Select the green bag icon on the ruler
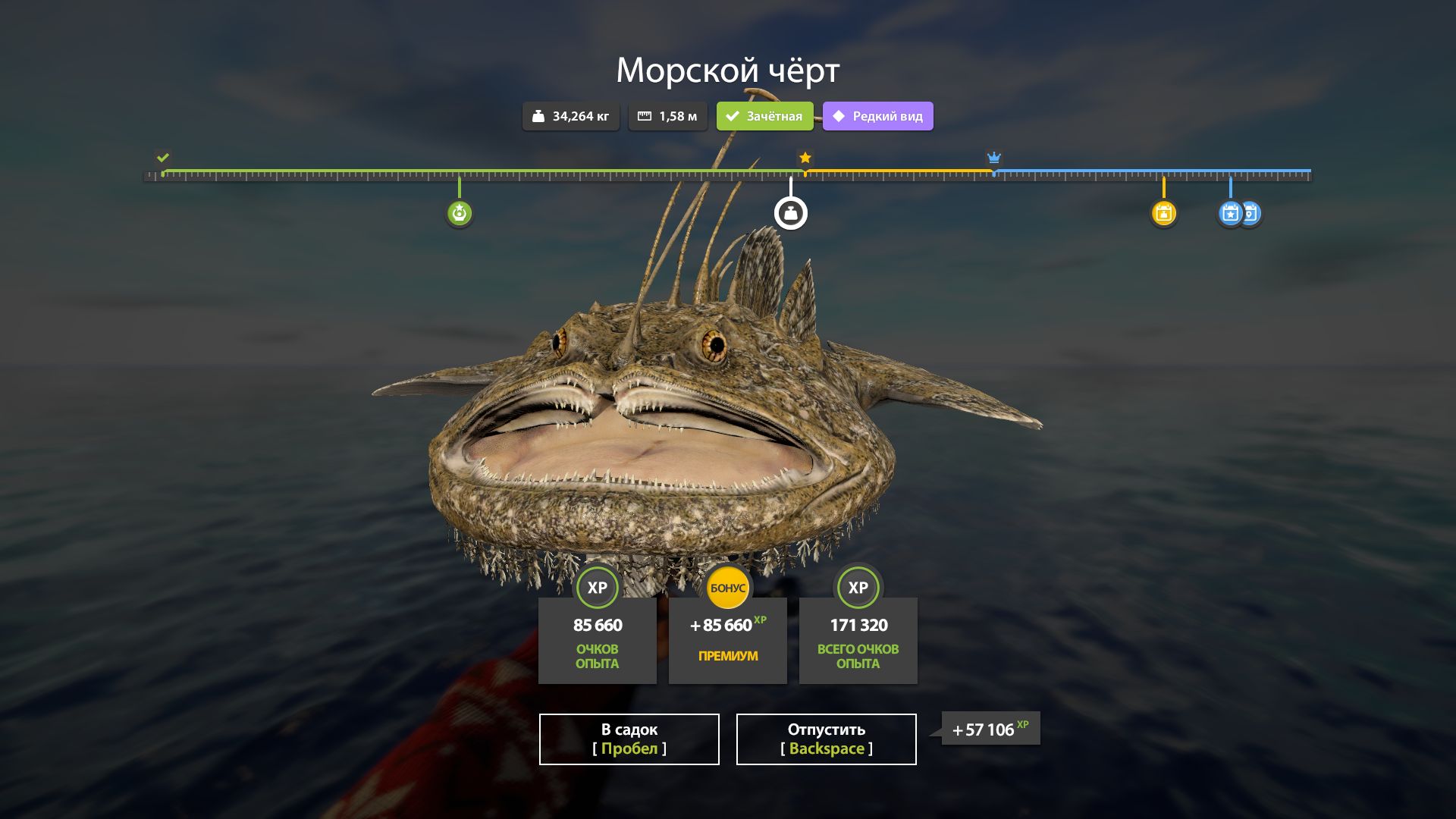Screen dimensions: 1456x819 point(460,213)
